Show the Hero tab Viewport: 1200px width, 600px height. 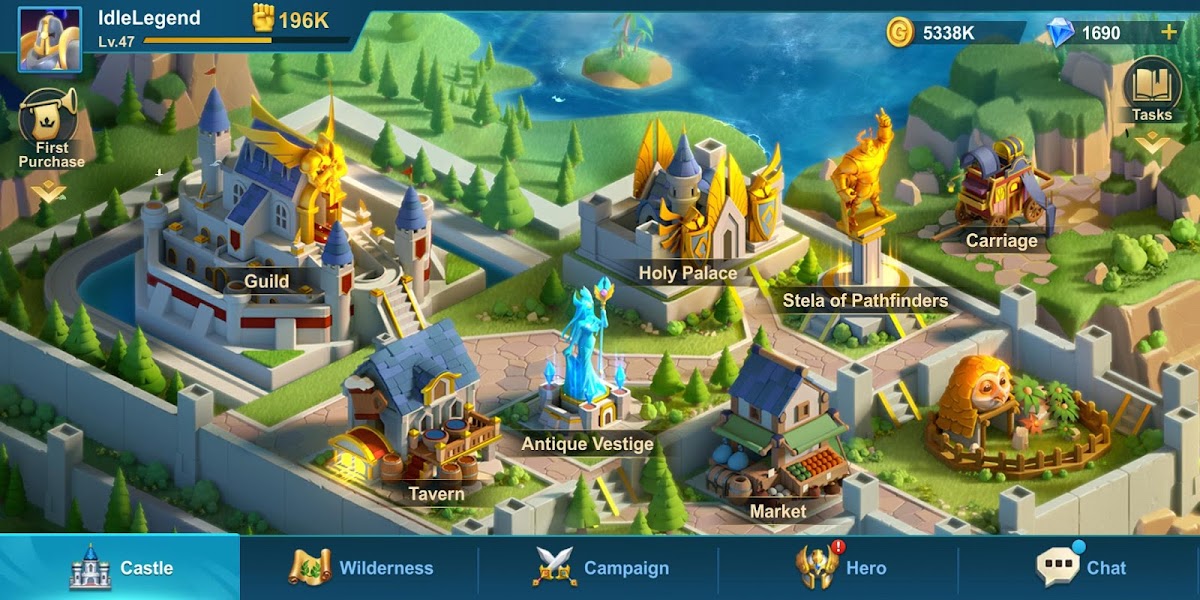point(840,567)
